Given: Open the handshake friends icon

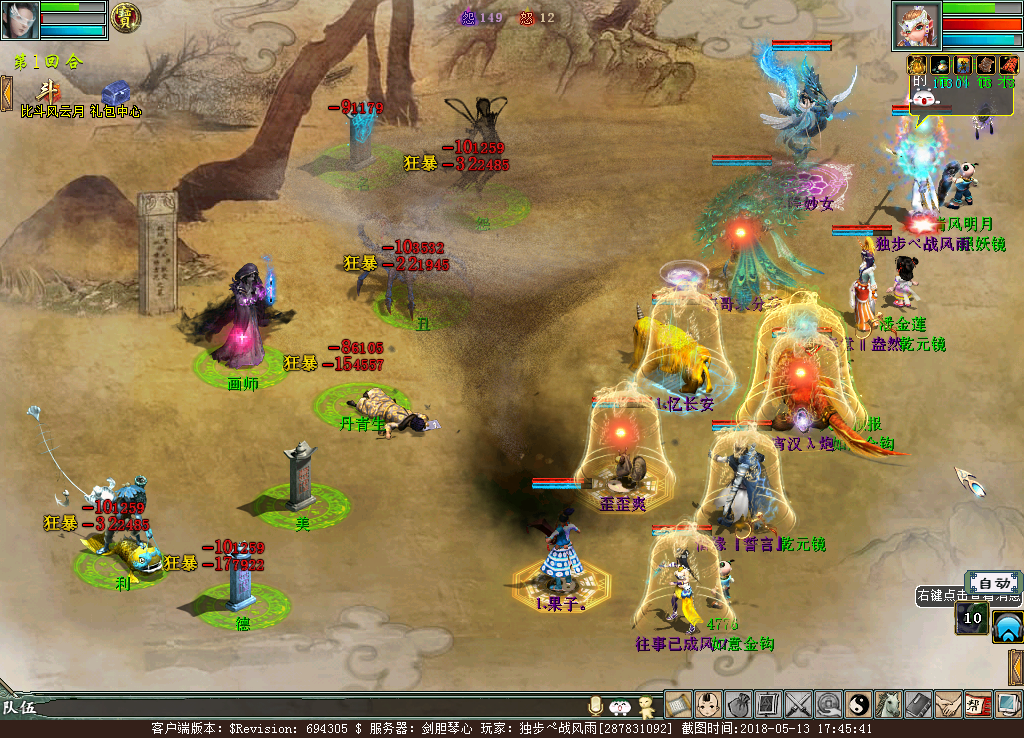Looking at the screenshot, I should (948, 705).
